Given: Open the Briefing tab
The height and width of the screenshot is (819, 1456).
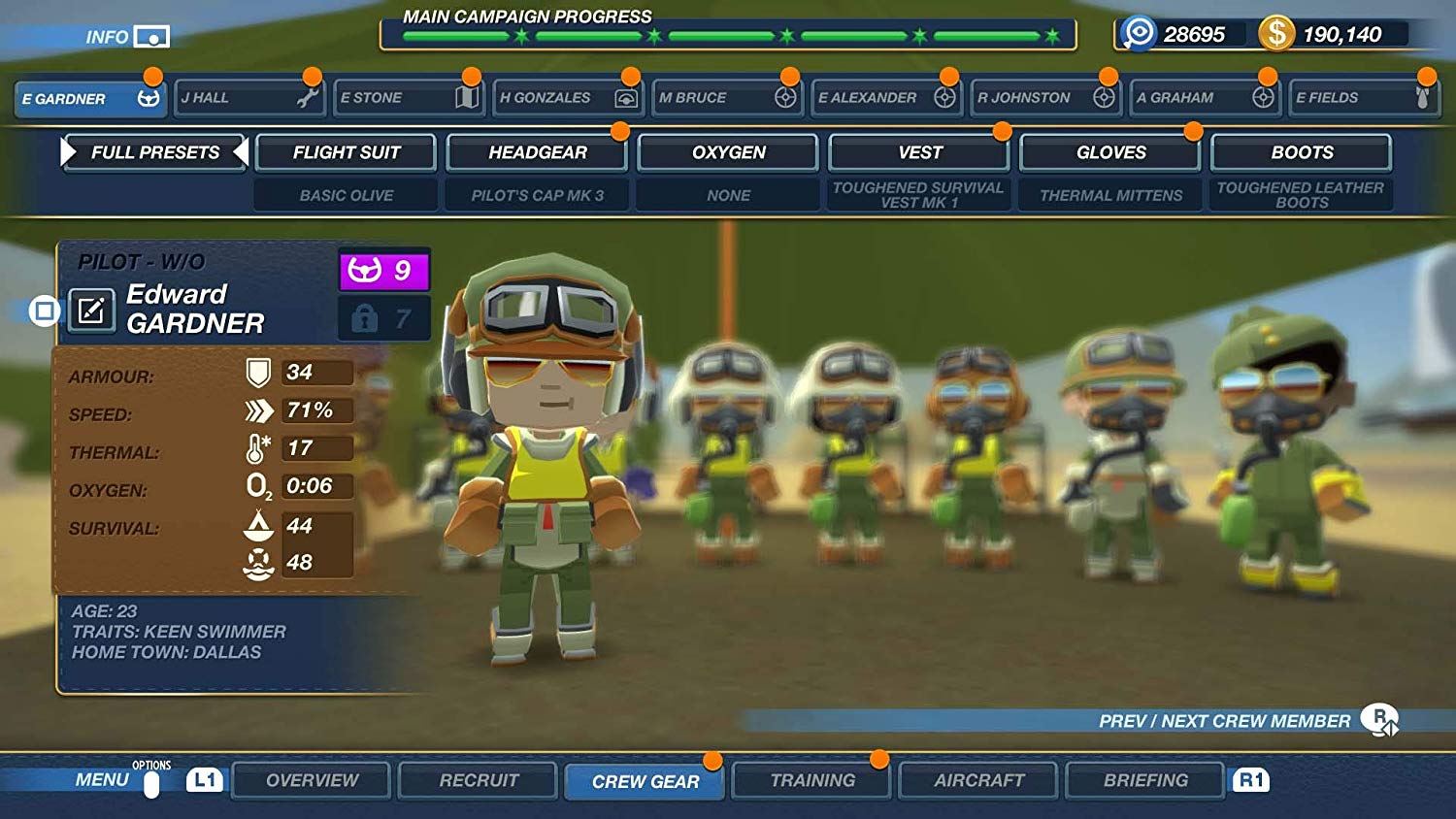Looking at the screenshot, I should click(1144, 779).
